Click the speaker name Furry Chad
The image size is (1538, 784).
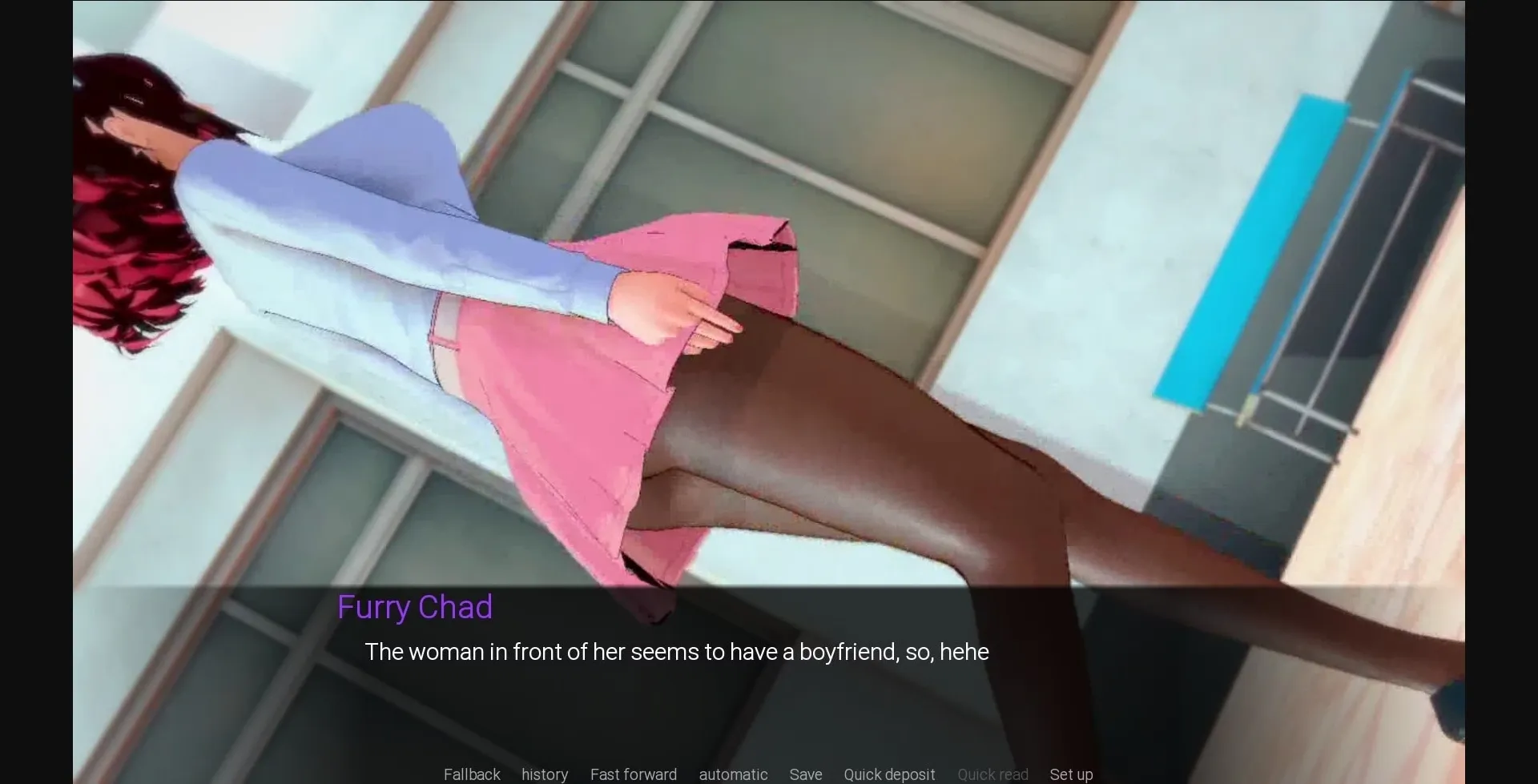pos(415,607)
